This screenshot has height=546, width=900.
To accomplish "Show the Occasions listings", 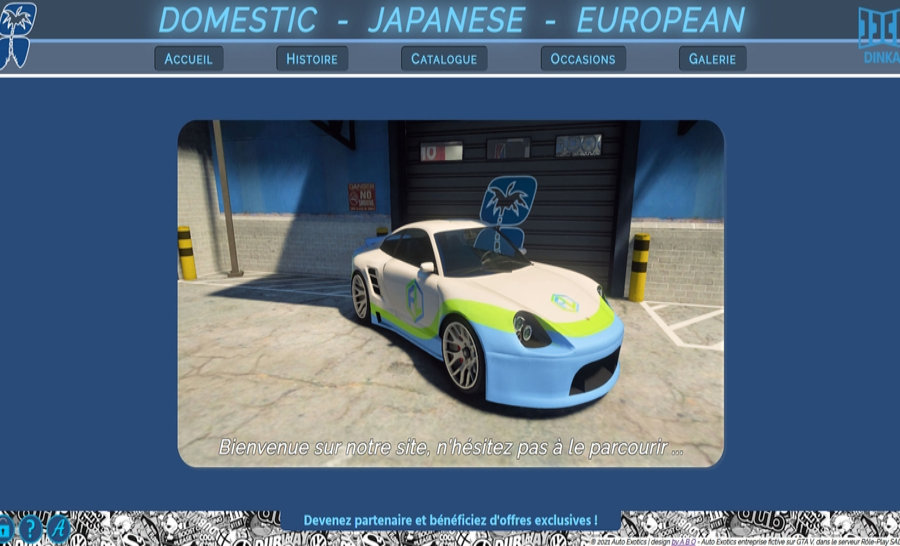I will (x=583, y=59).
